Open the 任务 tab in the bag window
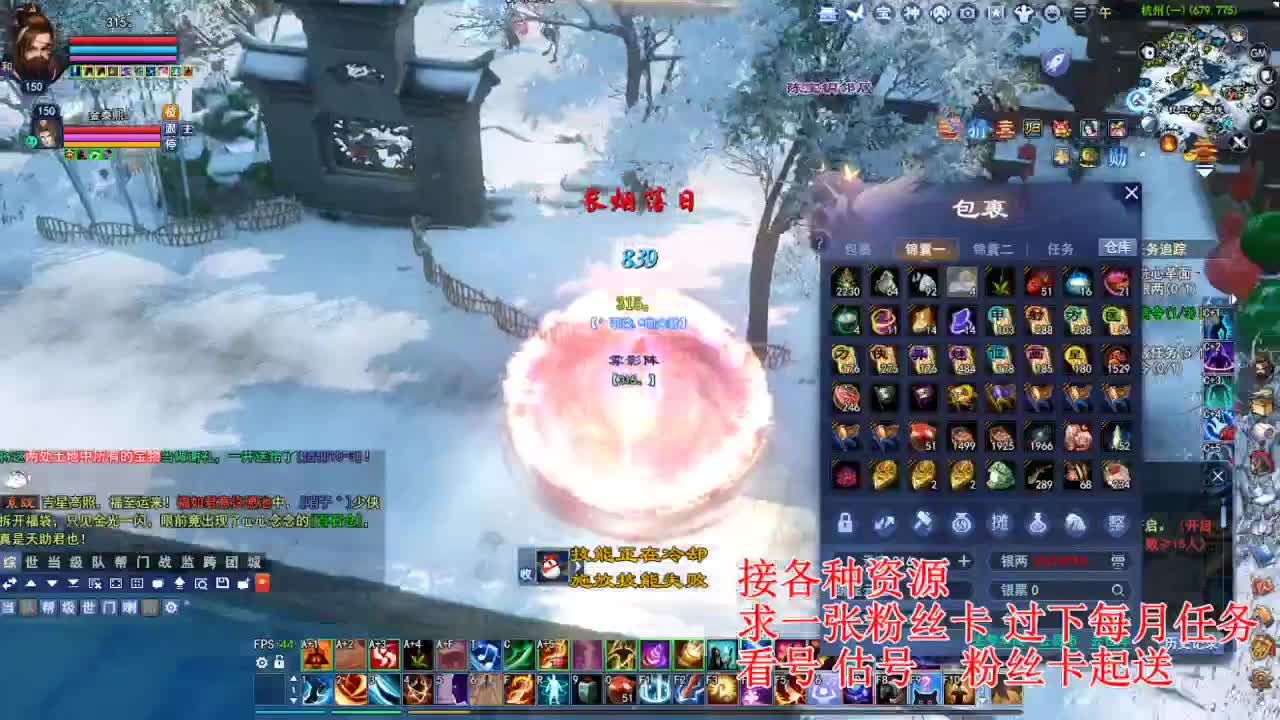This screenshot has width=1280, height=720. pos(1062,249)
